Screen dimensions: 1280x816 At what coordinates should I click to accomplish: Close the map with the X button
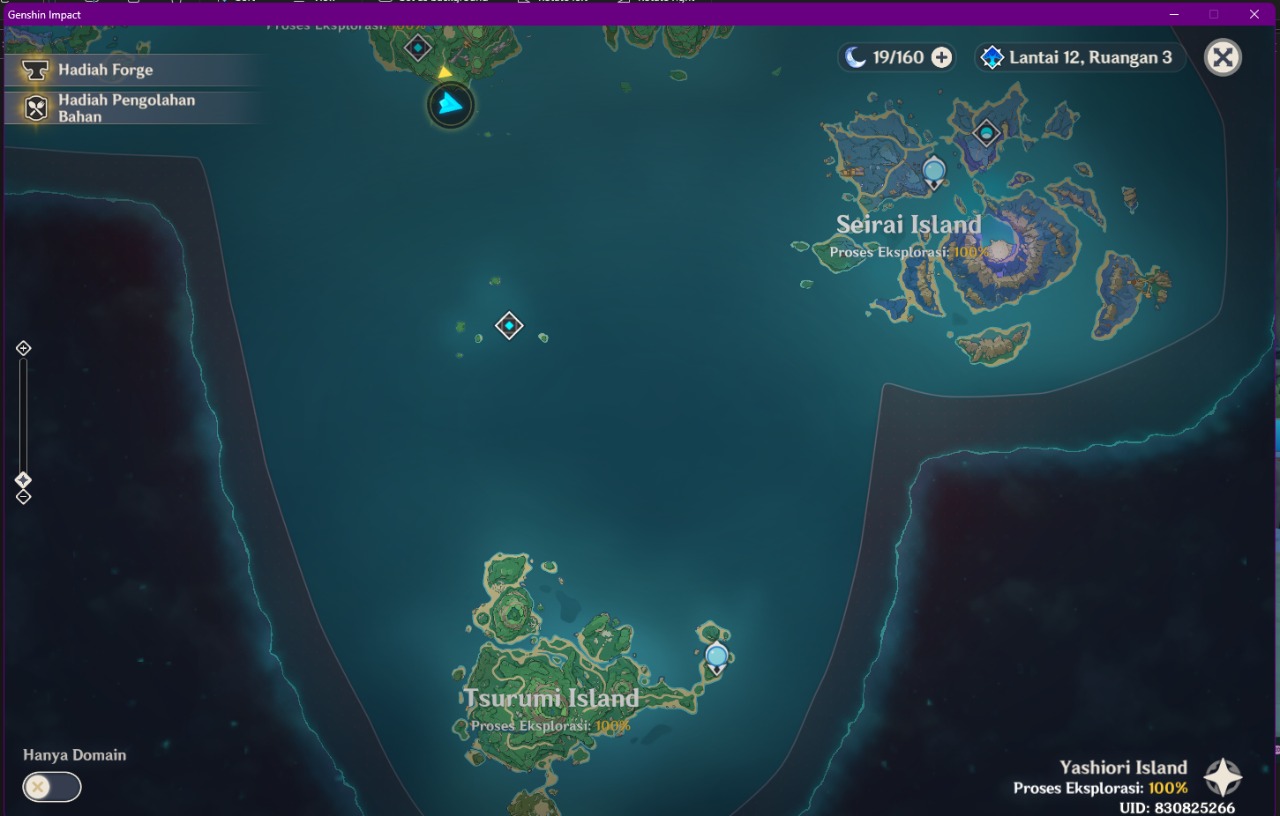[1222, 57]
